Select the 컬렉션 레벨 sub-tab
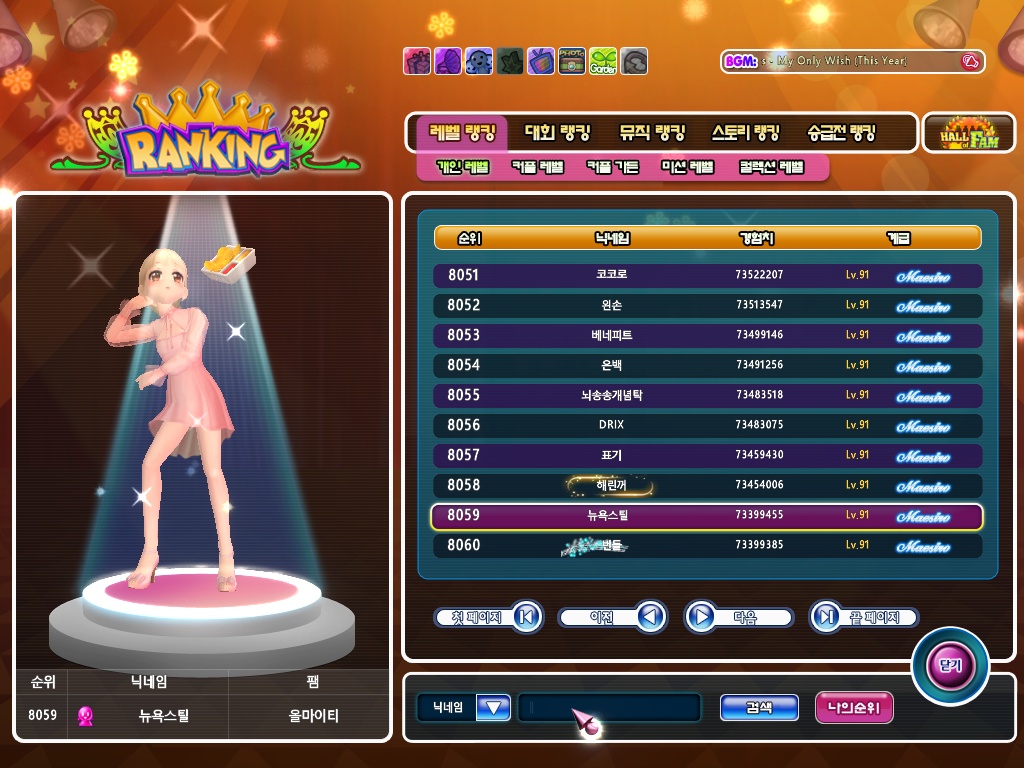 click(x=771, y=167)
